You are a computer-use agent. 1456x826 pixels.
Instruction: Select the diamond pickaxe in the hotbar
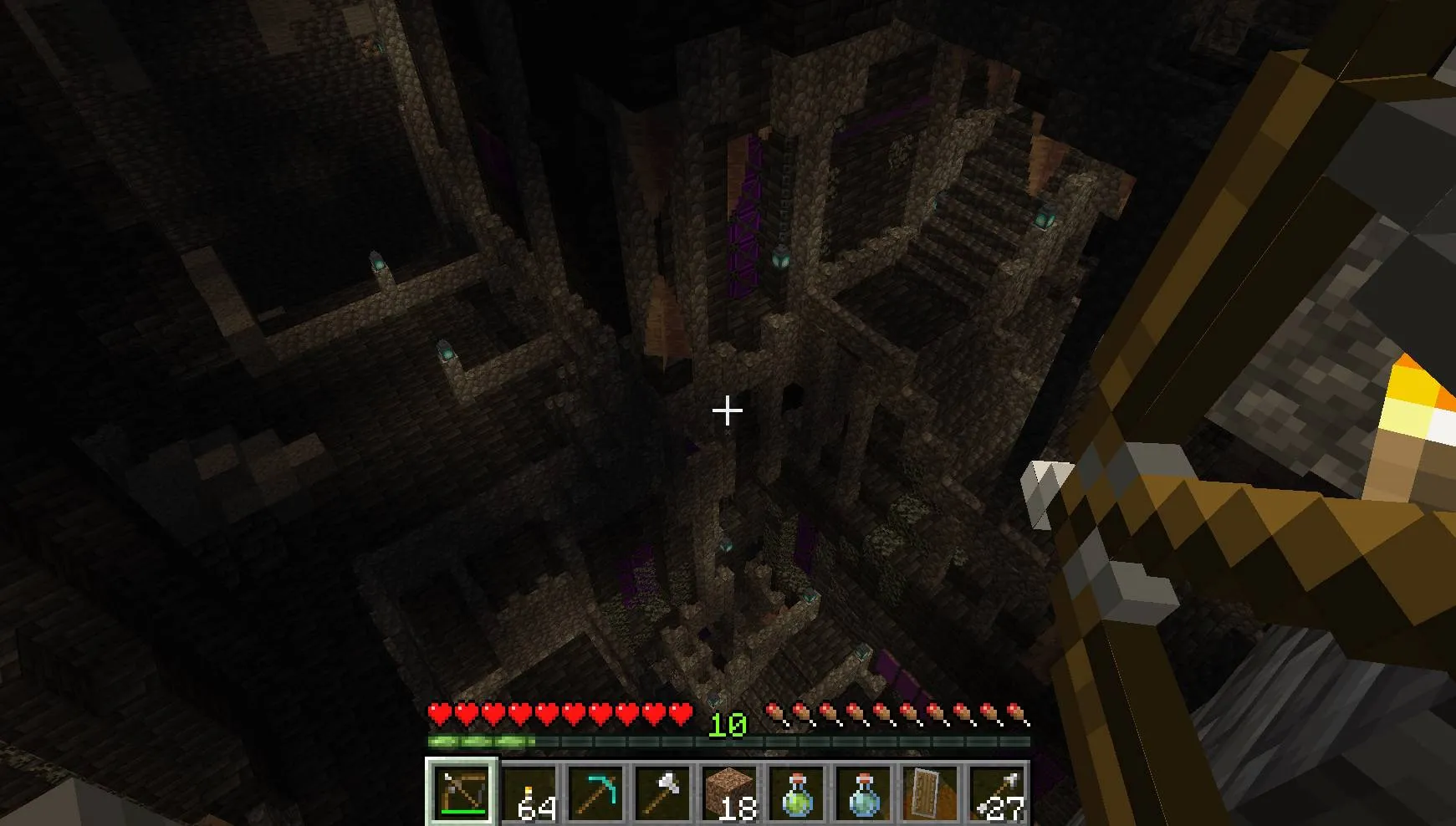click(595, 793)
